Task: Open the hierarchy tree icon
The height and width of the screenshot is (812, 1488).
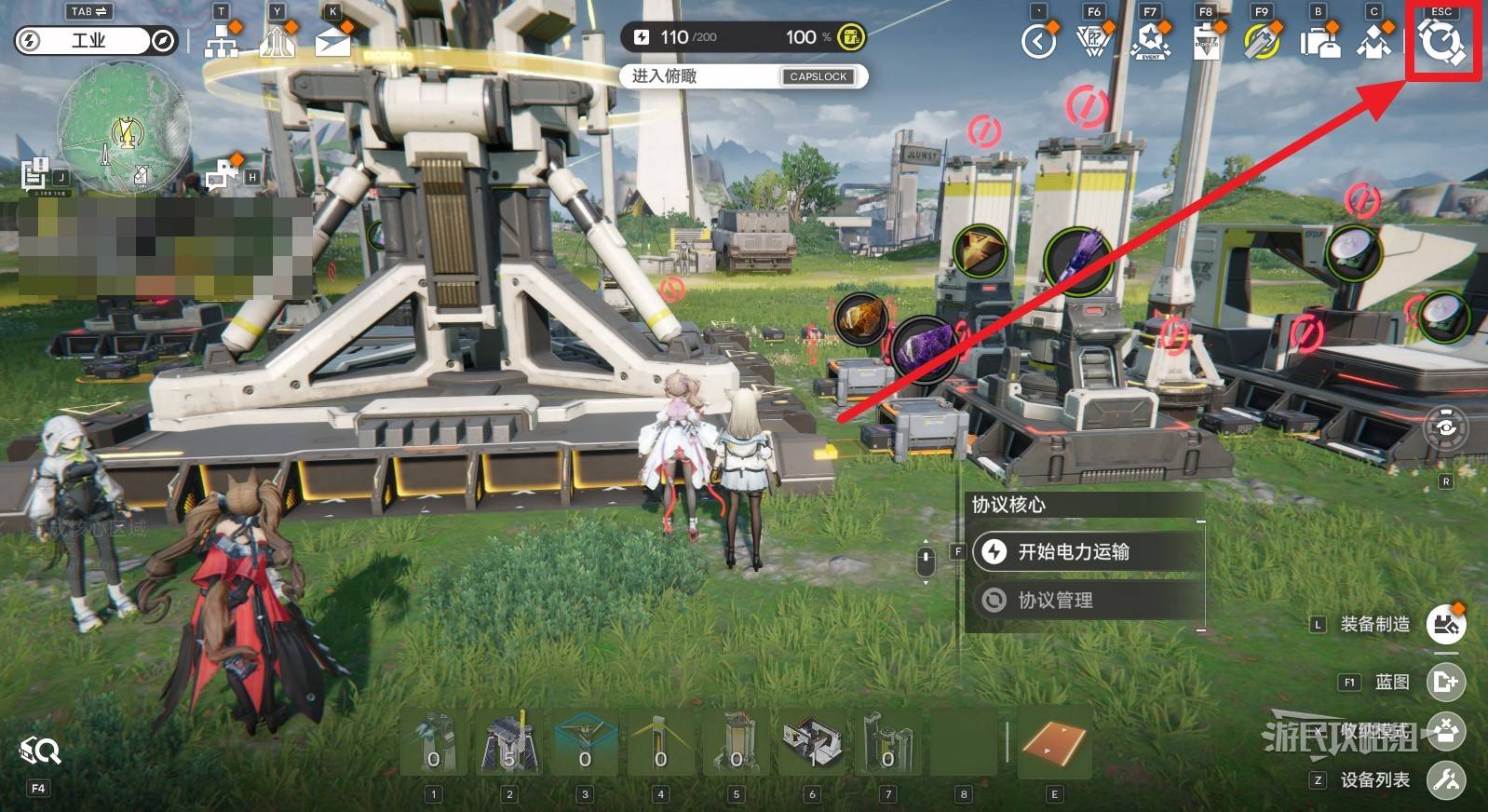Action: point(222,42)
